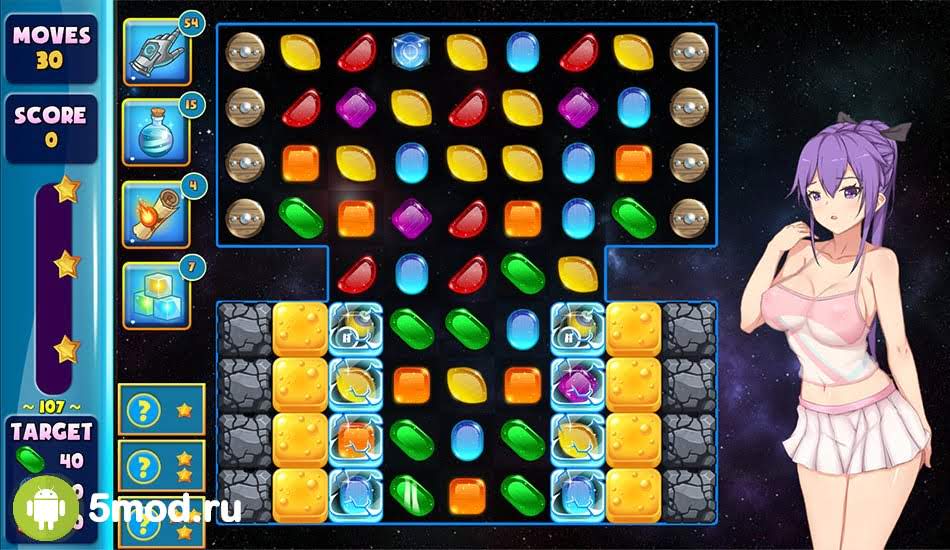This screenshot has width=950, height=550.
Task: Open the two-star question mark box
Action: tap(161, 465)
